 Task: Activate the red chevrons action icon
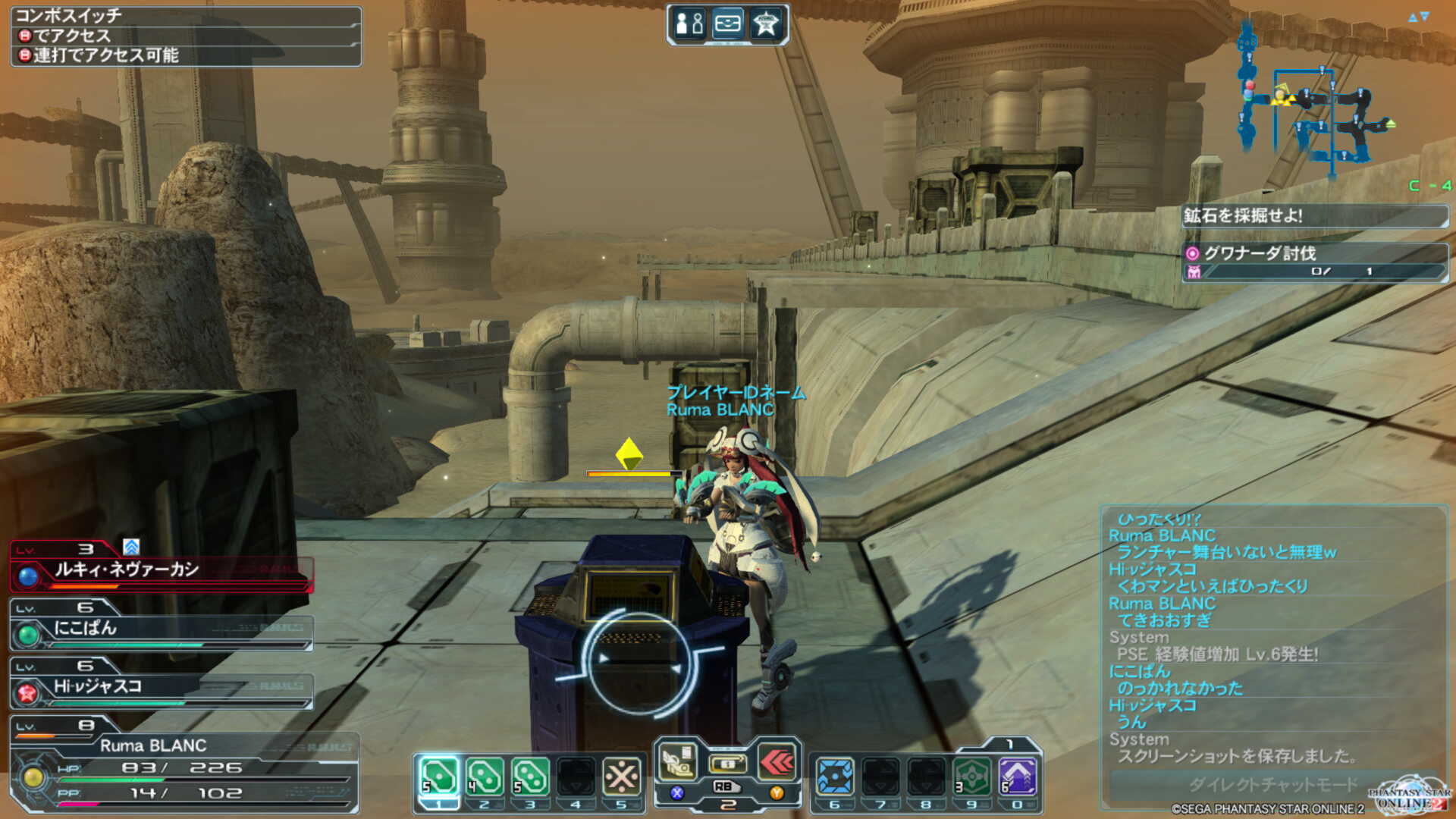point(777,762)
